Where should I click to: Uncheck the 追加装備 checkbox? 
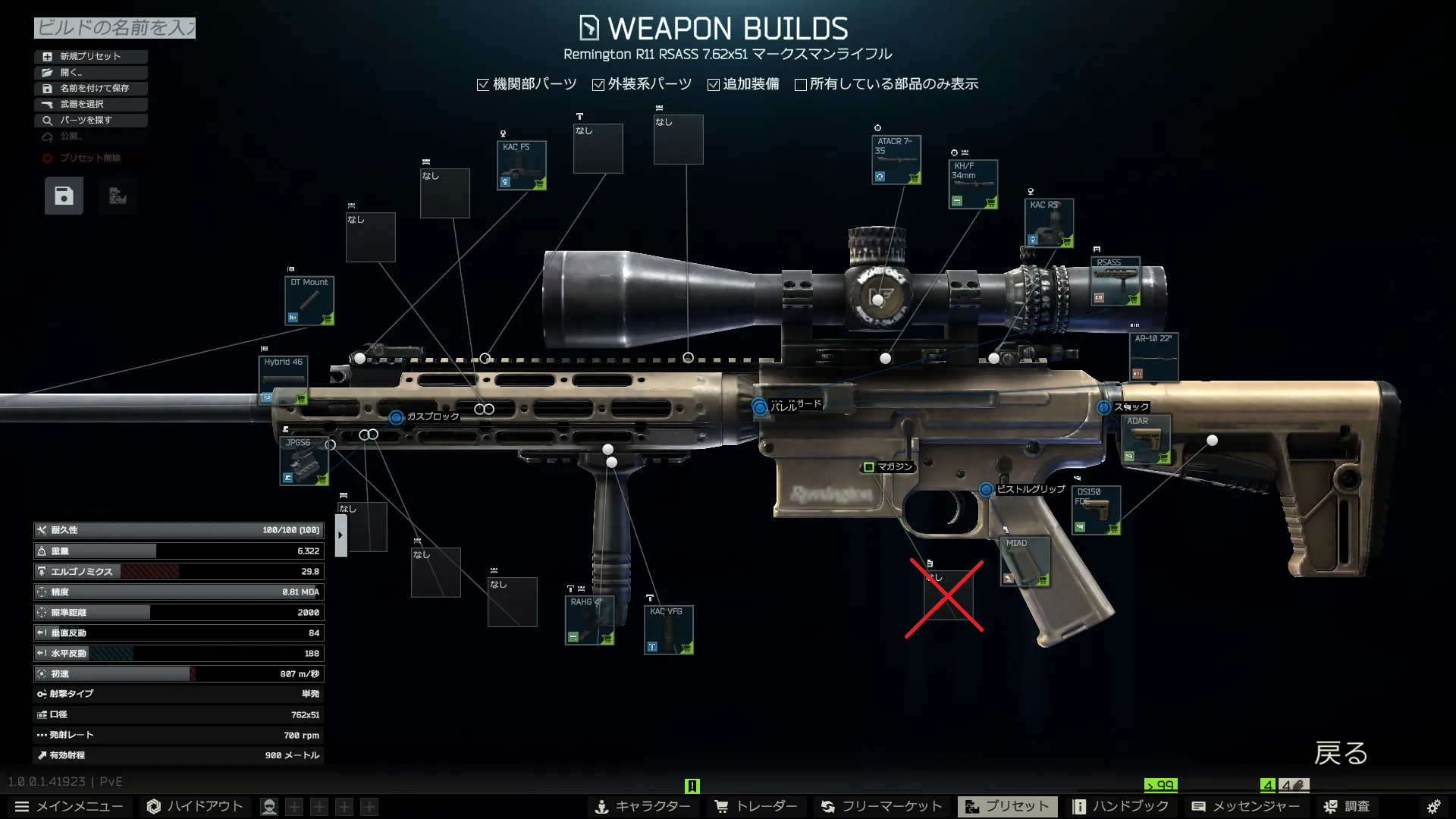[x=714, y=85]
